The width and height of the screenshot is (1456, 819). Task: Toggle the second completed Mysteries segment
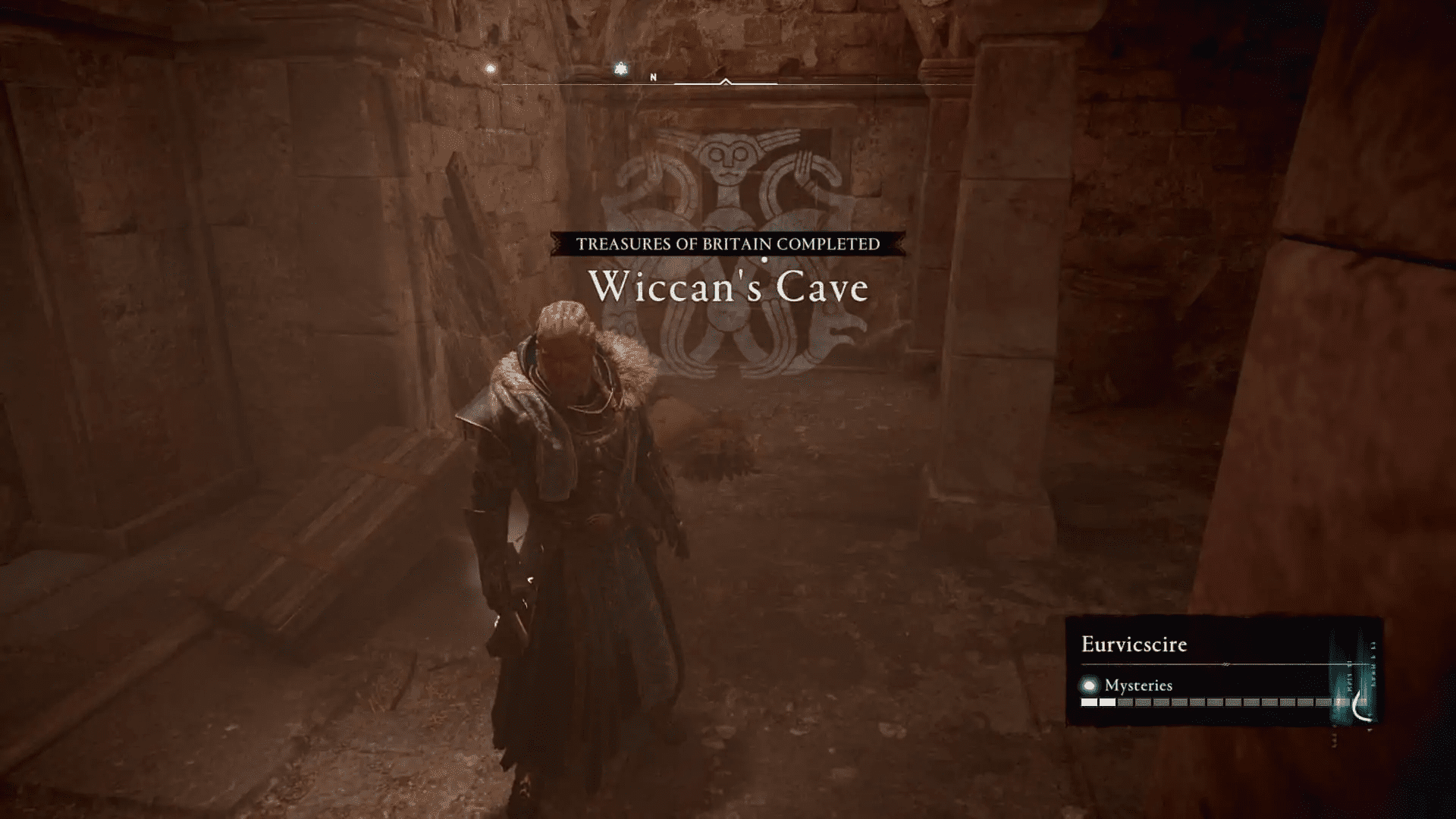(1107, 701)
